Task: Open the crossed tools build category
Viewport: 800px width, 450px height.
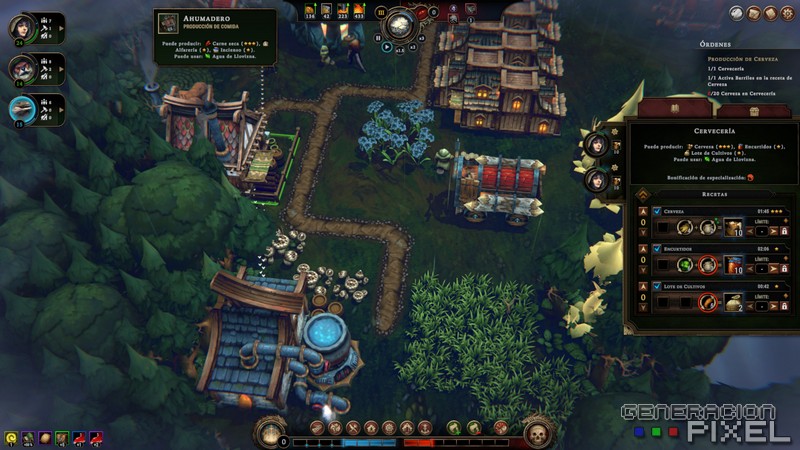Action: click(352, 428)
